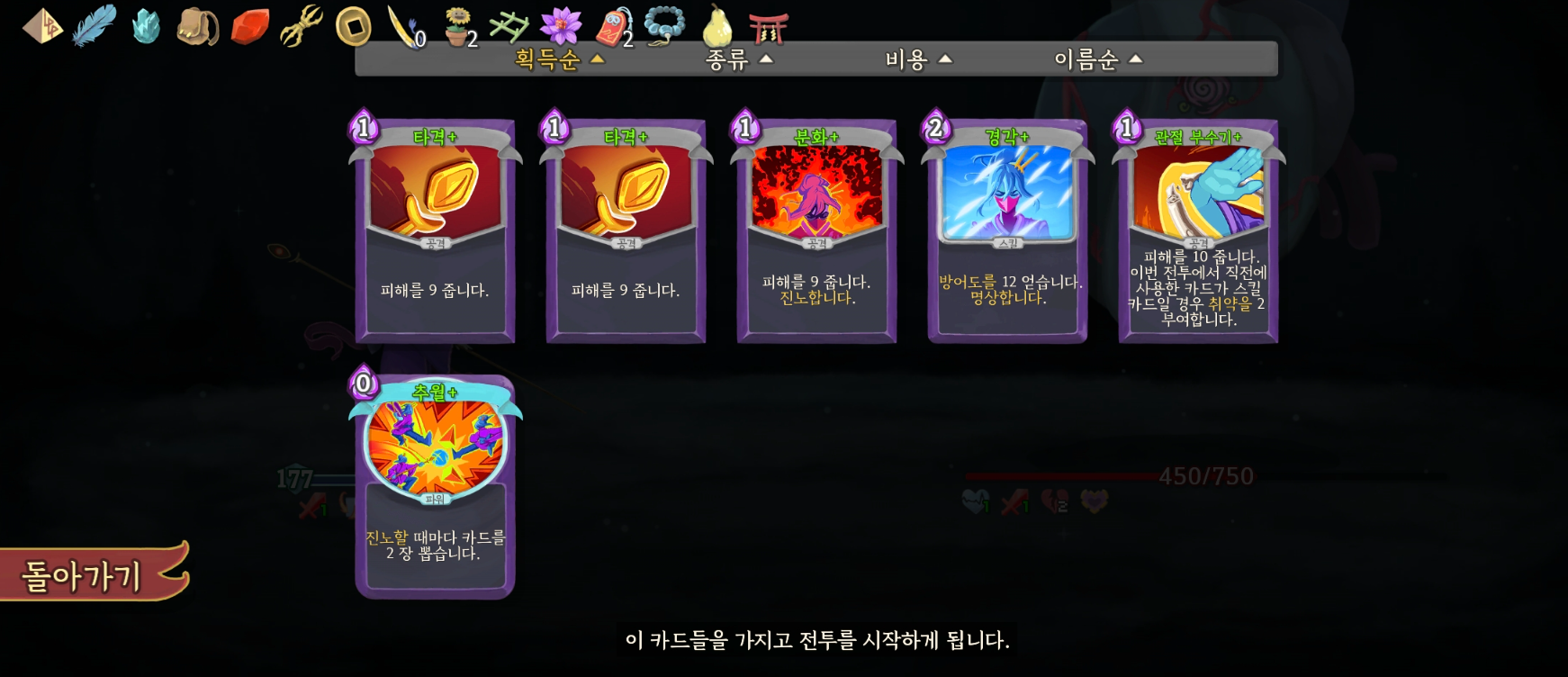
Task: Select the red gem relic
Action: (249, 27)
